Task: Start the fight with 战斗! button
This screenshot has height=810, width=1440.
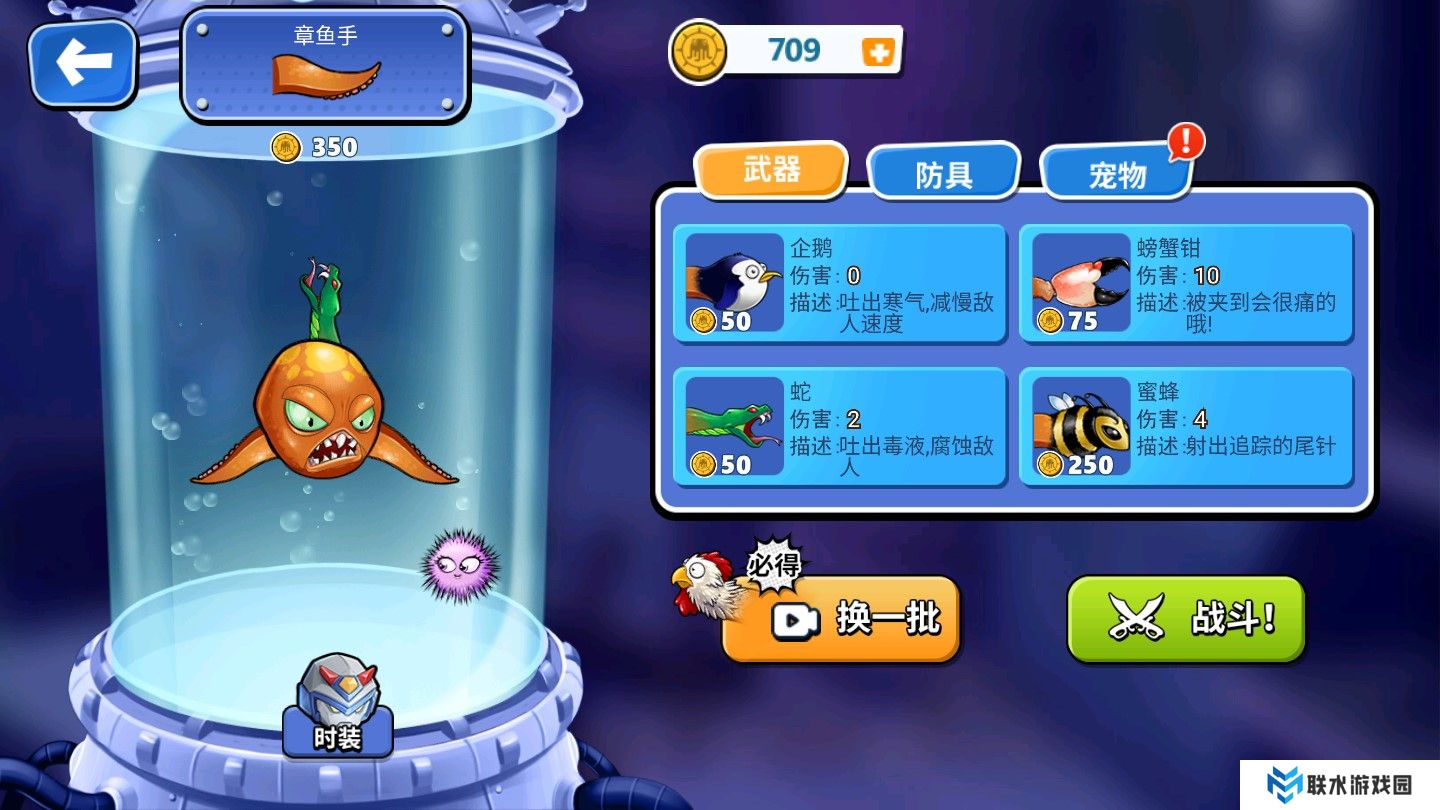Action: tap(1186, 619)
